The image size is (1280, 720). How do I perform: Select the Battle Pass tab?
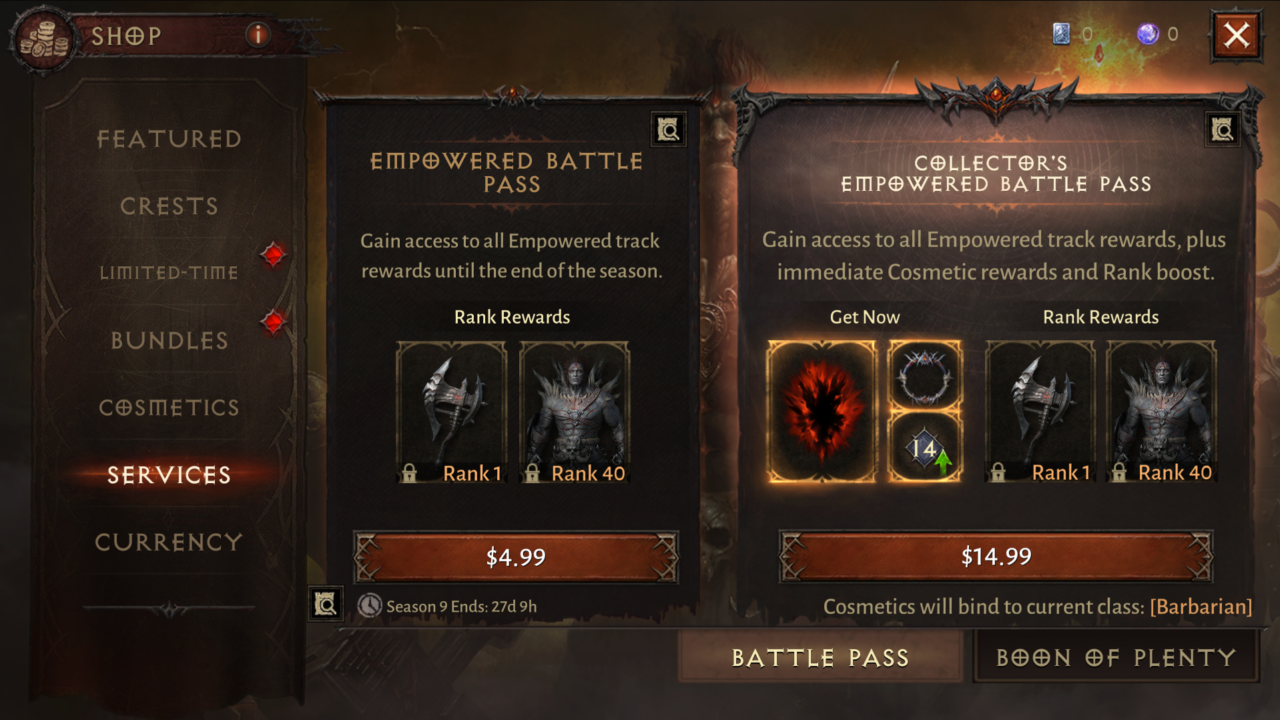click(x=820, y=657)
